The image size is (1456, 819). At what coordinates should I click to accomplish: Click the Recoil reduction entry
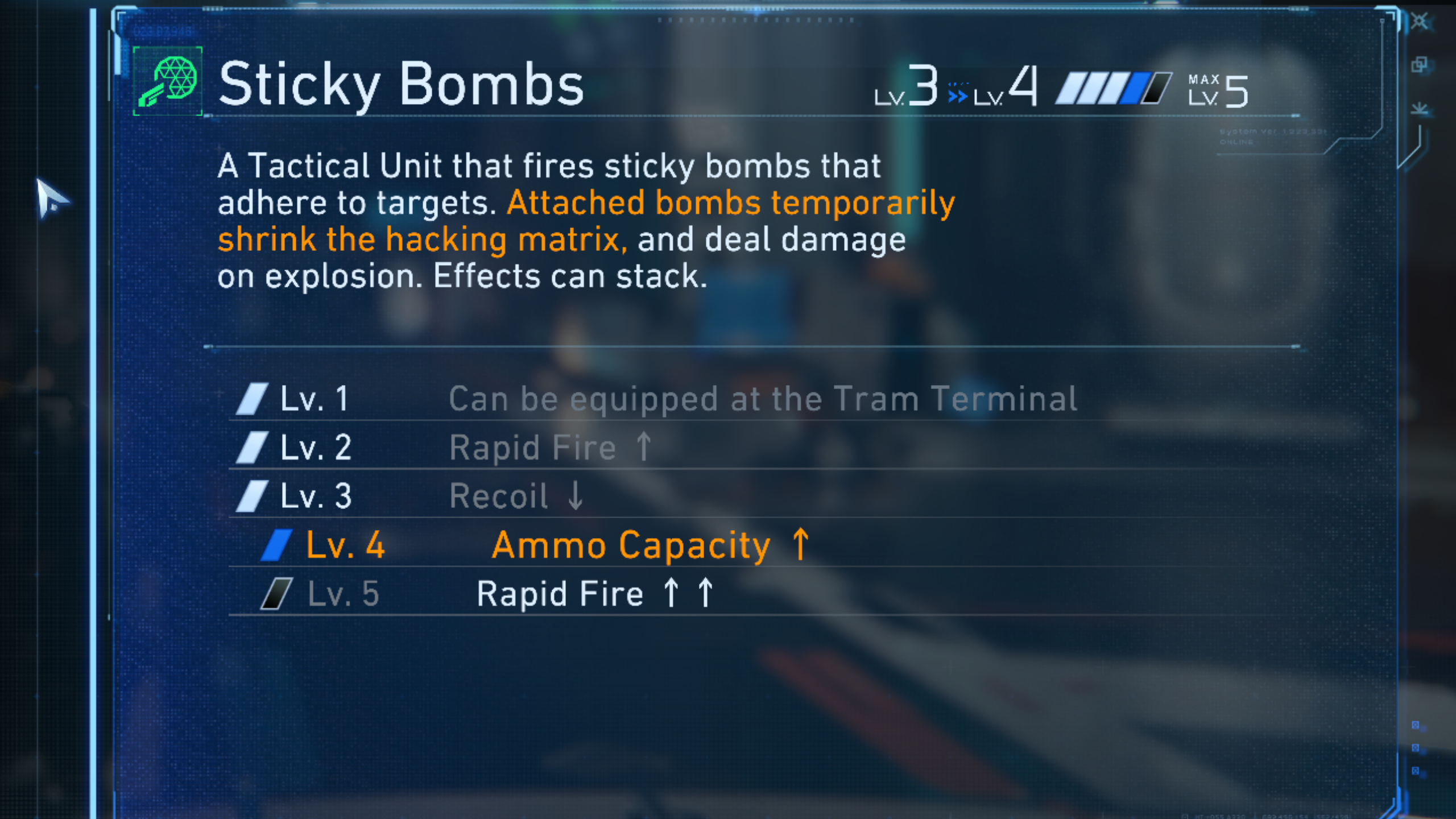click(x=515, y=494)
